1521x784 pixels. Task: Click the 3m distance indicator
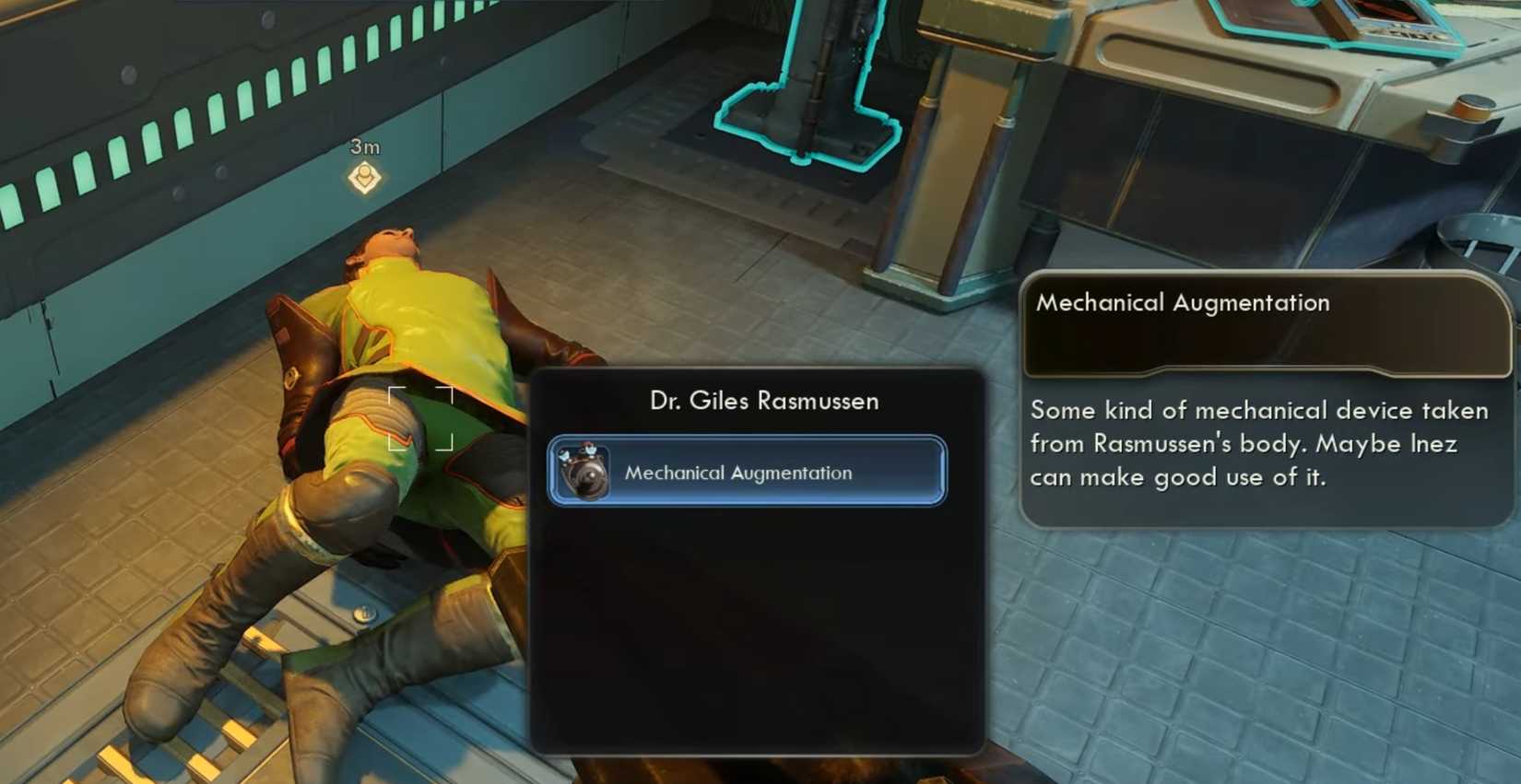tap(363, 146)
